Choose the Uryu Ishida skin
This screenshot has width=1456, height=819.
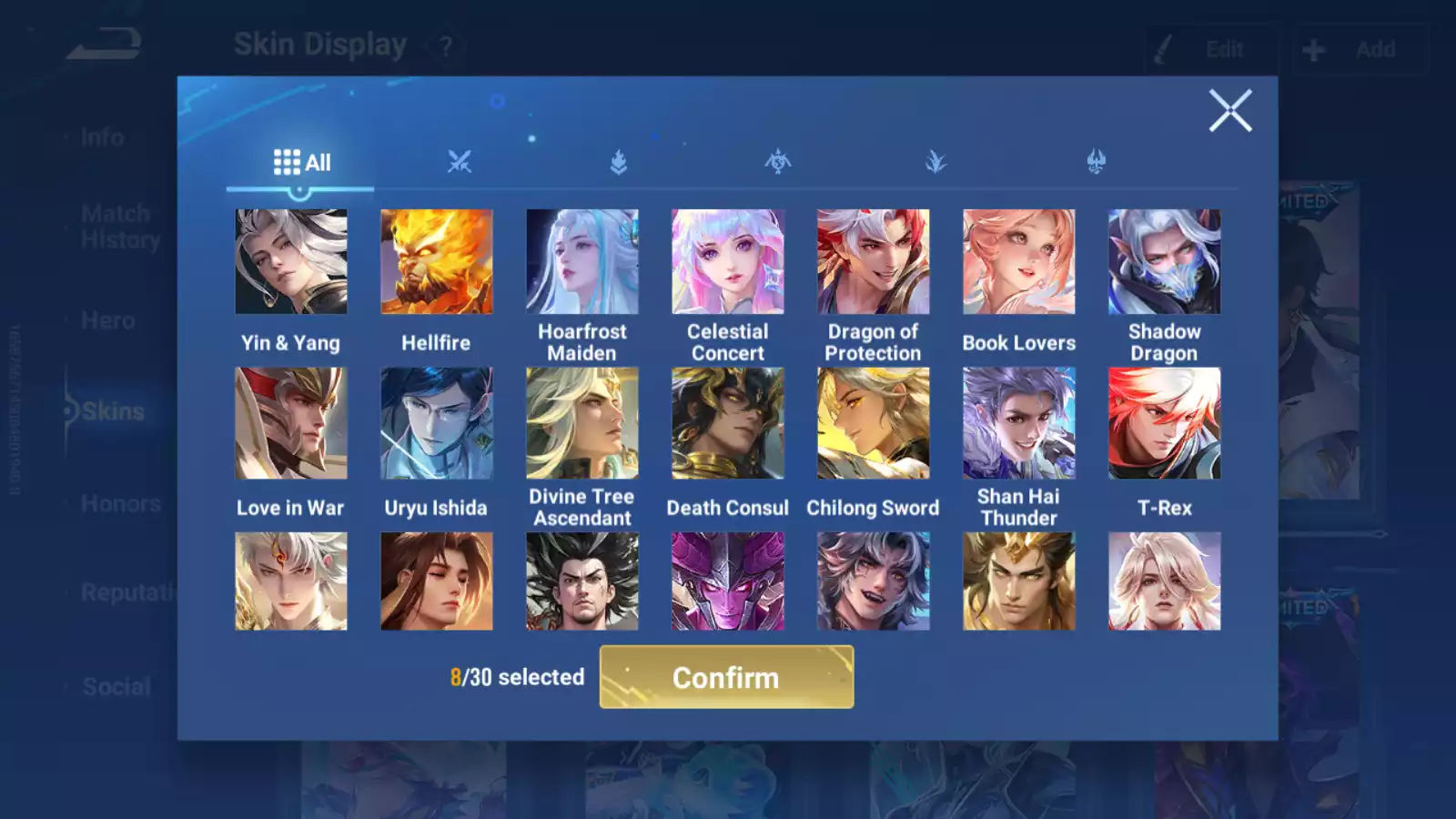[x=437, y=423]
